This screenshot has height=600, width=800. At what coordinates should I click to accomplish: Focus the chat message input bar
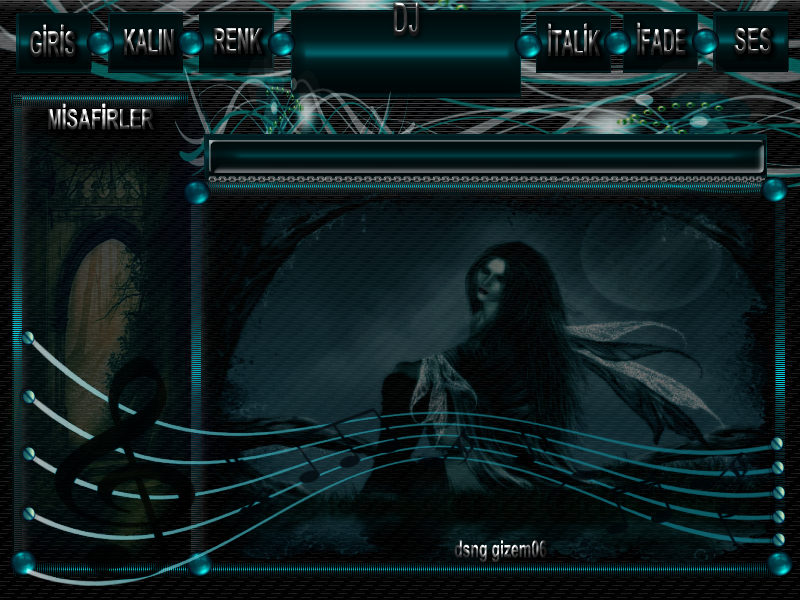tap(486, 157)
